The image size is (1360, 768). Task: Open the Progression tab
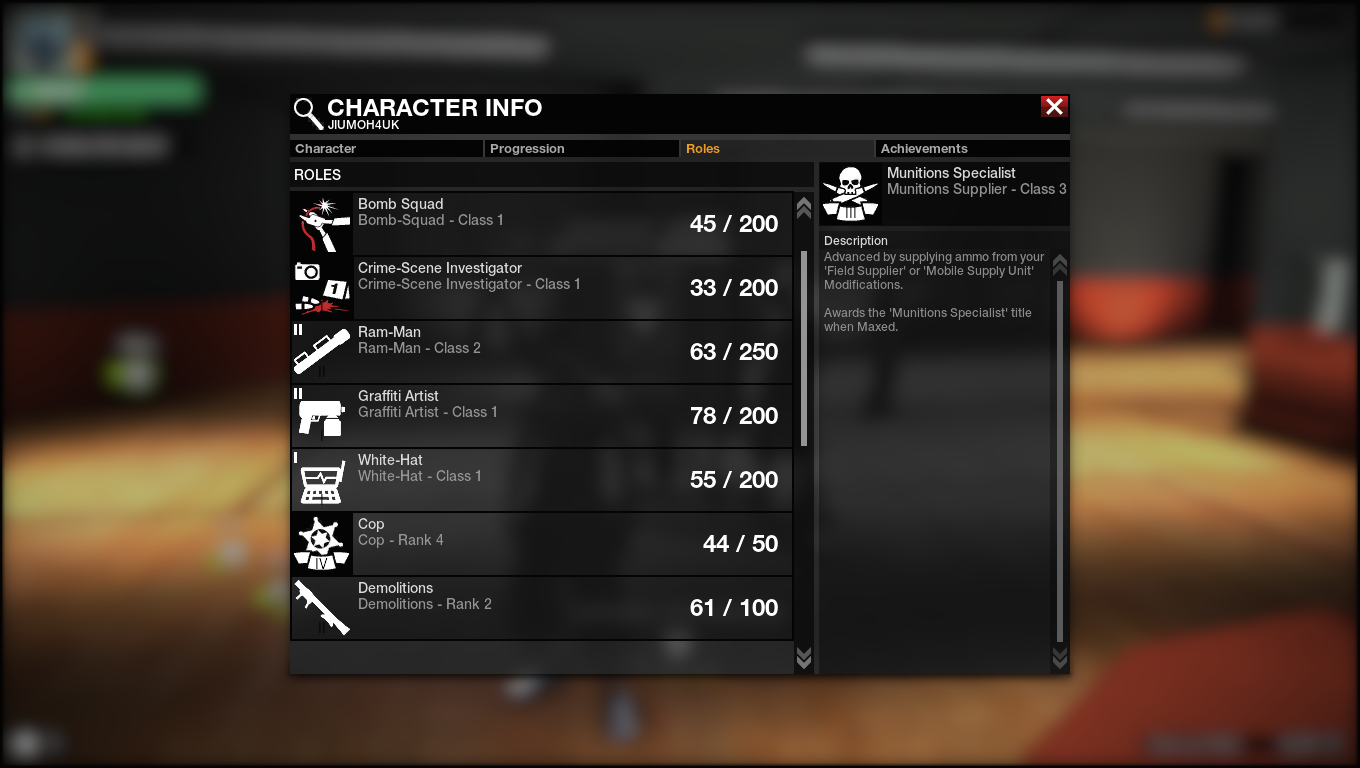[581, 149]
